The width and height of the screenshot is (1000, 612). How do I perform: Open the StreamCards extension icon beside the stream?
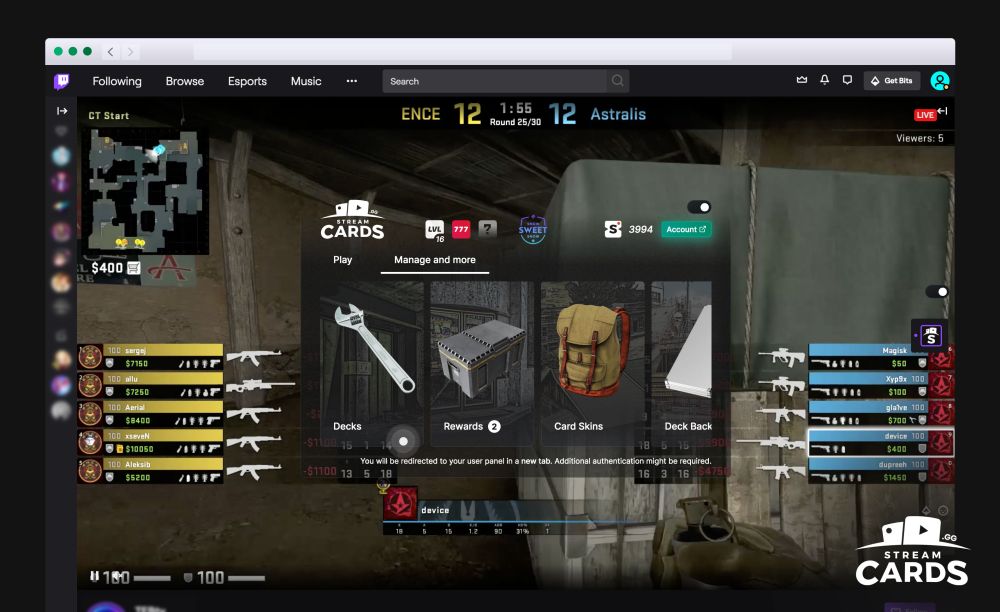pyautogui.click(x=927, y=336)
